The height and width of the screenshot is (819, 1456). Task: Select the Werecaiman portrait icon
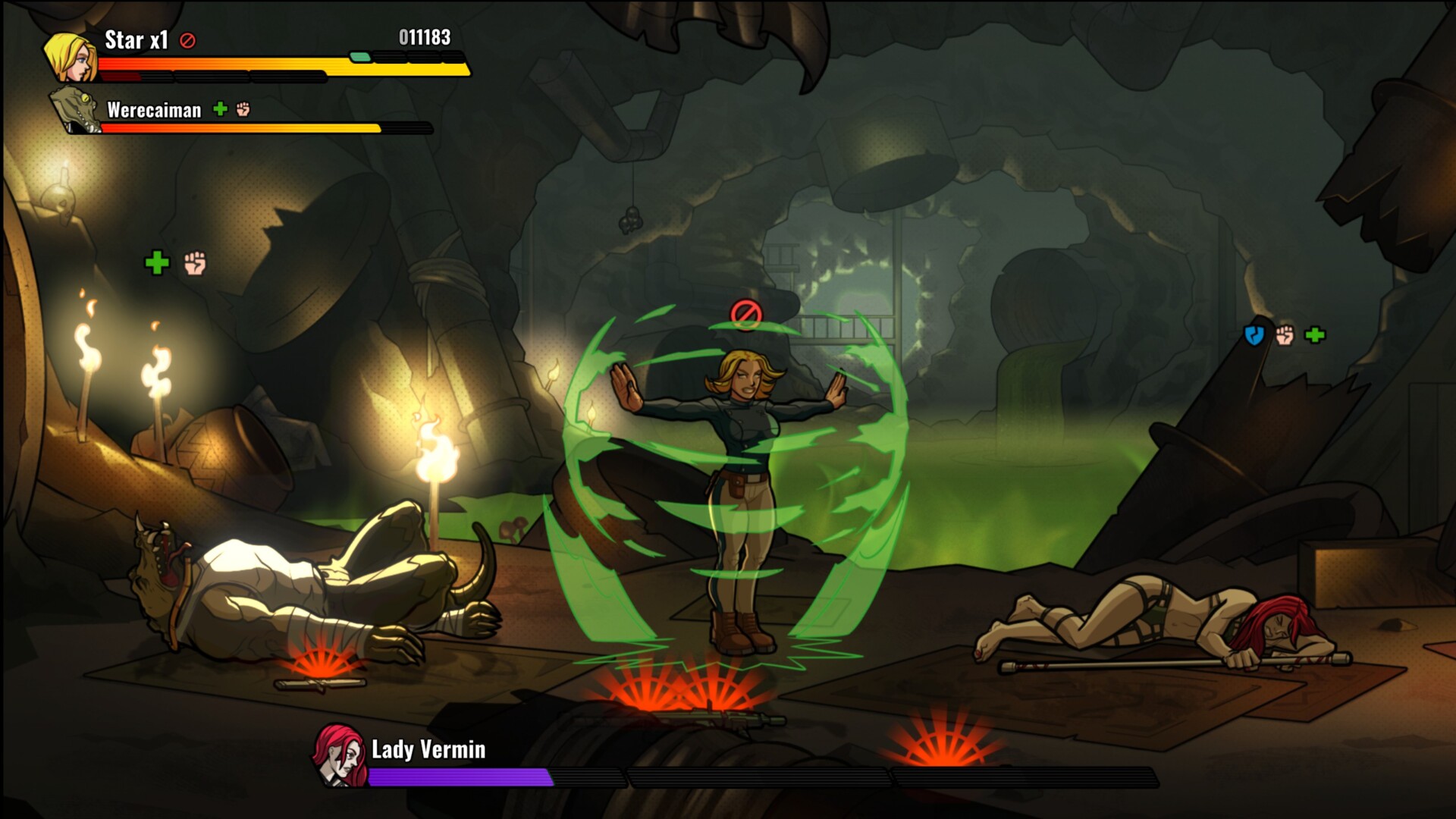tap(76, 110)
